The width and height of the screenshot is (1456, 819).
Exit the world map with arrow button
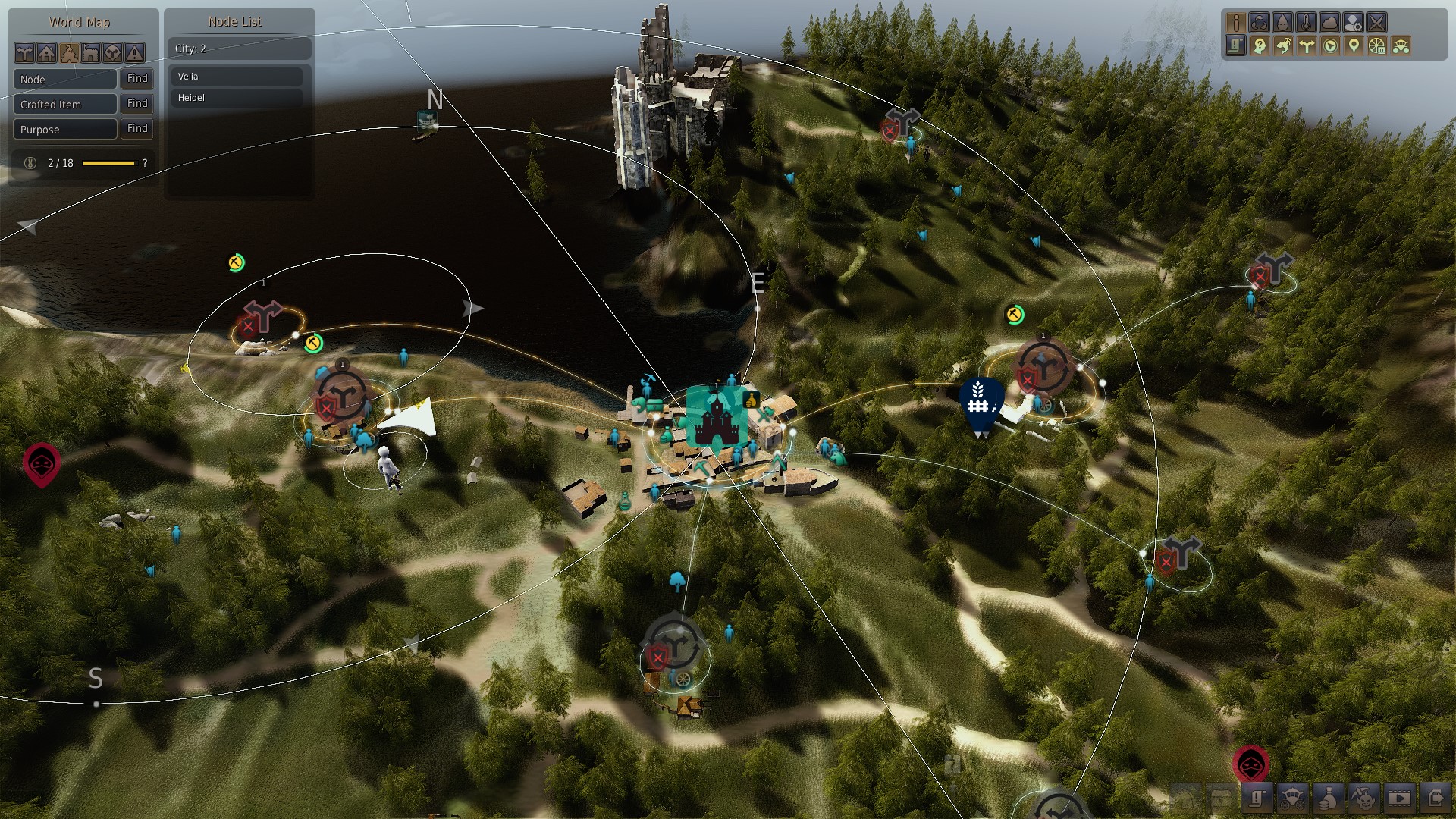(1436, 798)
